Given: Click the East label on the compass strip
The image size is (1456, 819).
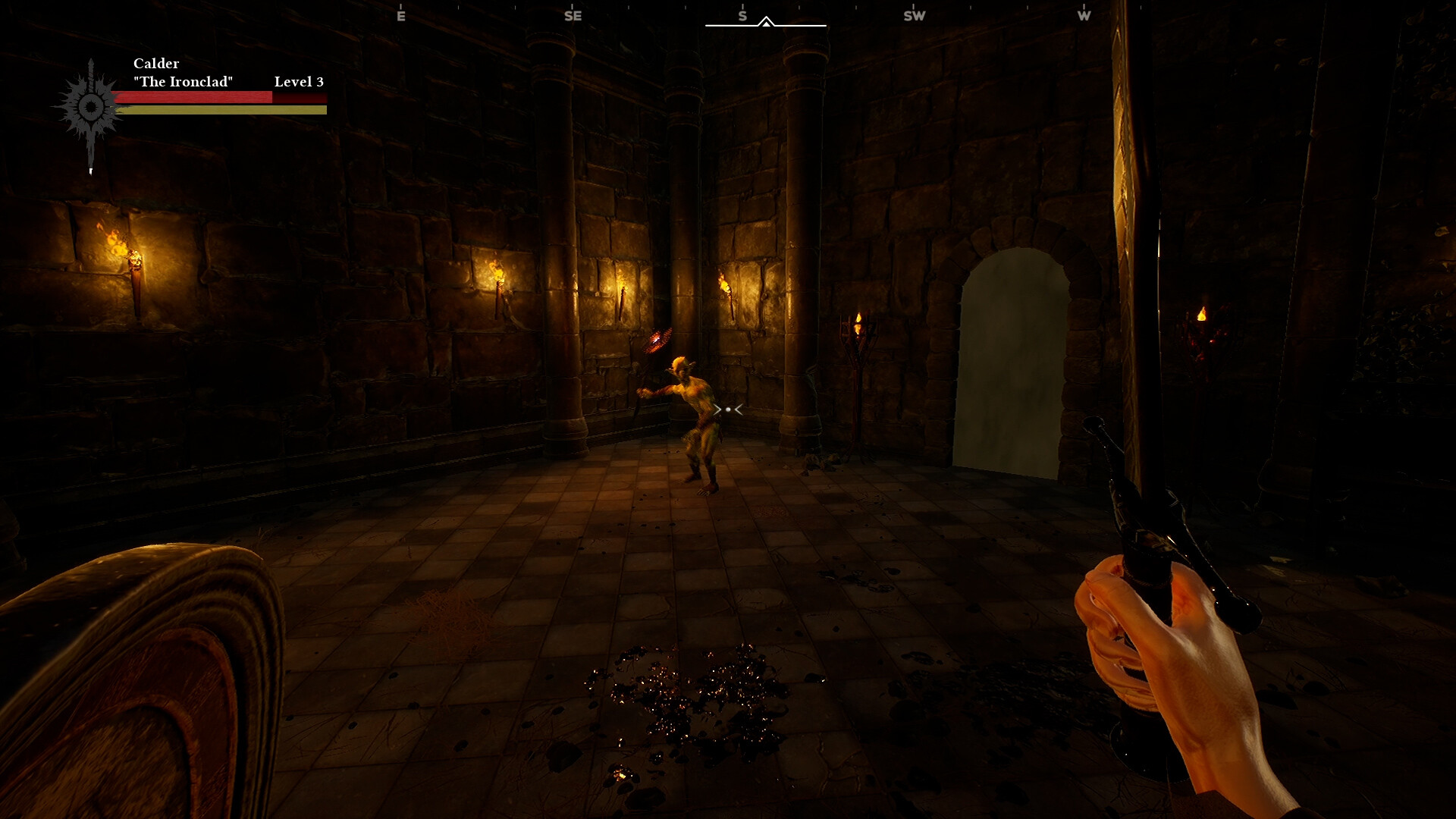Looking at the screenshot, I should click(401, 14).
